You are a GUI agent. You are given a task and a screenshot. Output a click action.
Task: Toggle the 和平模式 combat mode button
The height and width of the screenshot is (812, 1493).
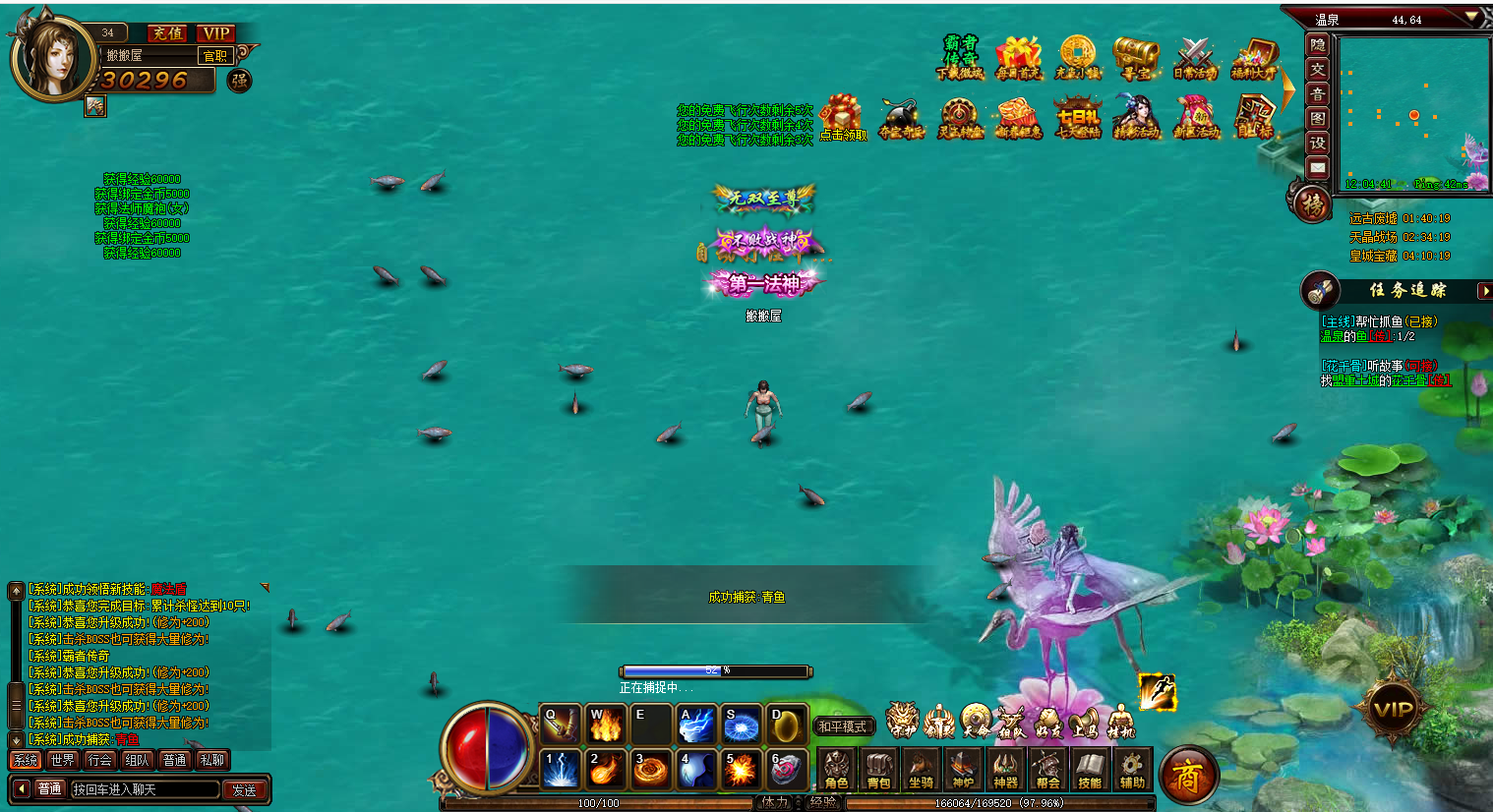[x=843, y=726]
